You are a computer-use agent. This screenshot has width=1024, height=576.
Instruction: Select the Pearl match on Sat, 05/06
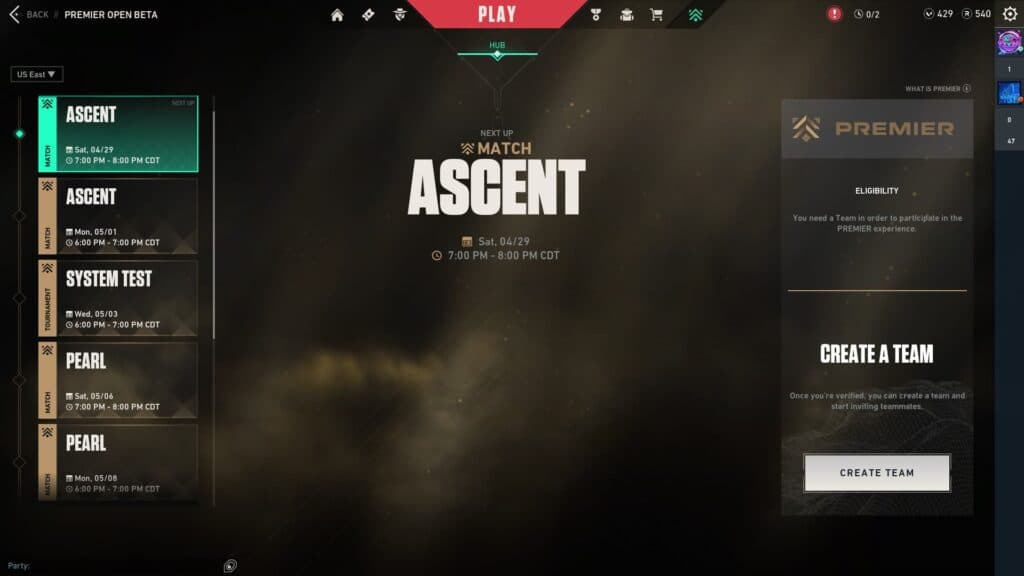click(118, 380)
